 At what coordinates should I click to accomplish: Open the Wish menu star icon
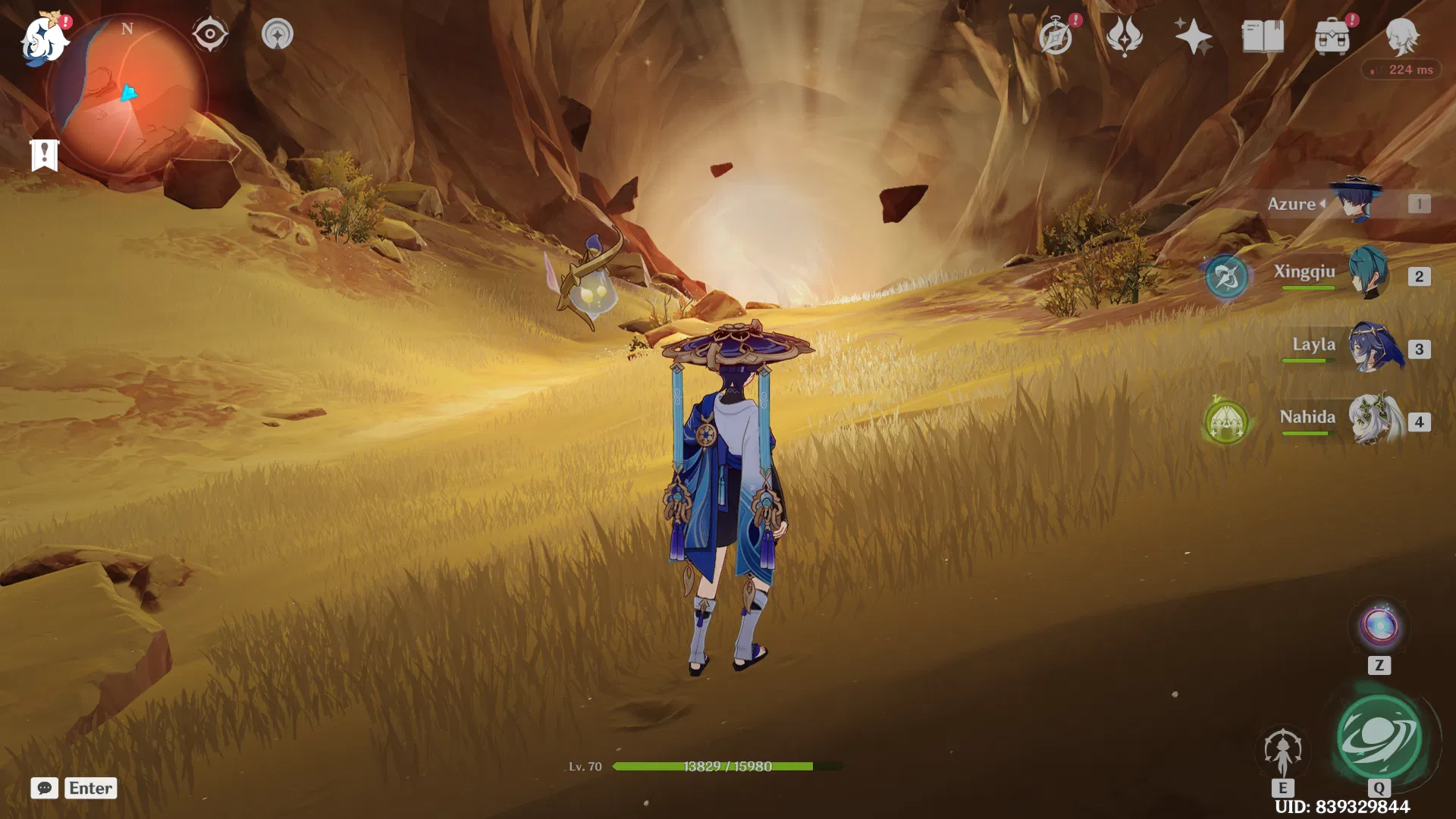(x=1192, y=36)
